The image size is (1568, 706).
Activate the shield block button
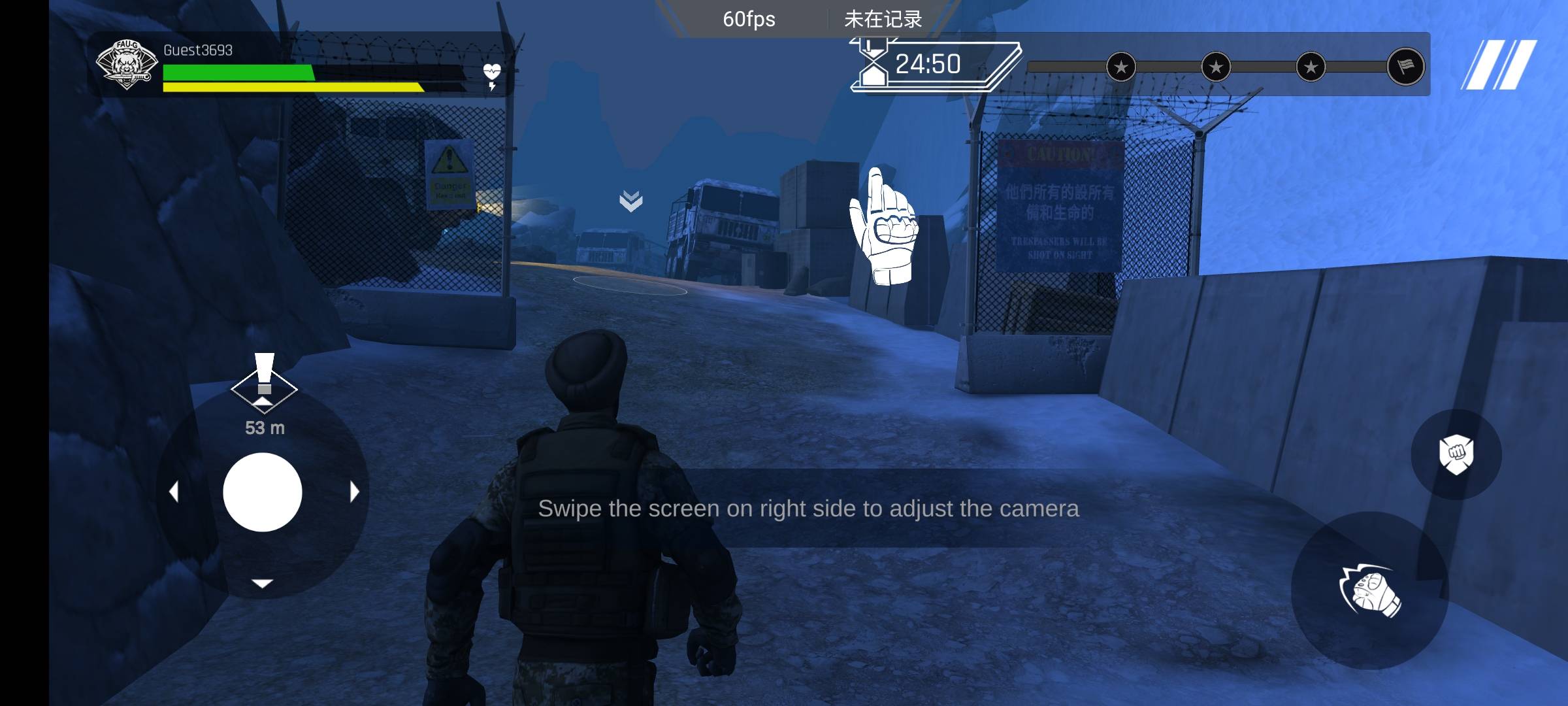tap(1456, 454)
